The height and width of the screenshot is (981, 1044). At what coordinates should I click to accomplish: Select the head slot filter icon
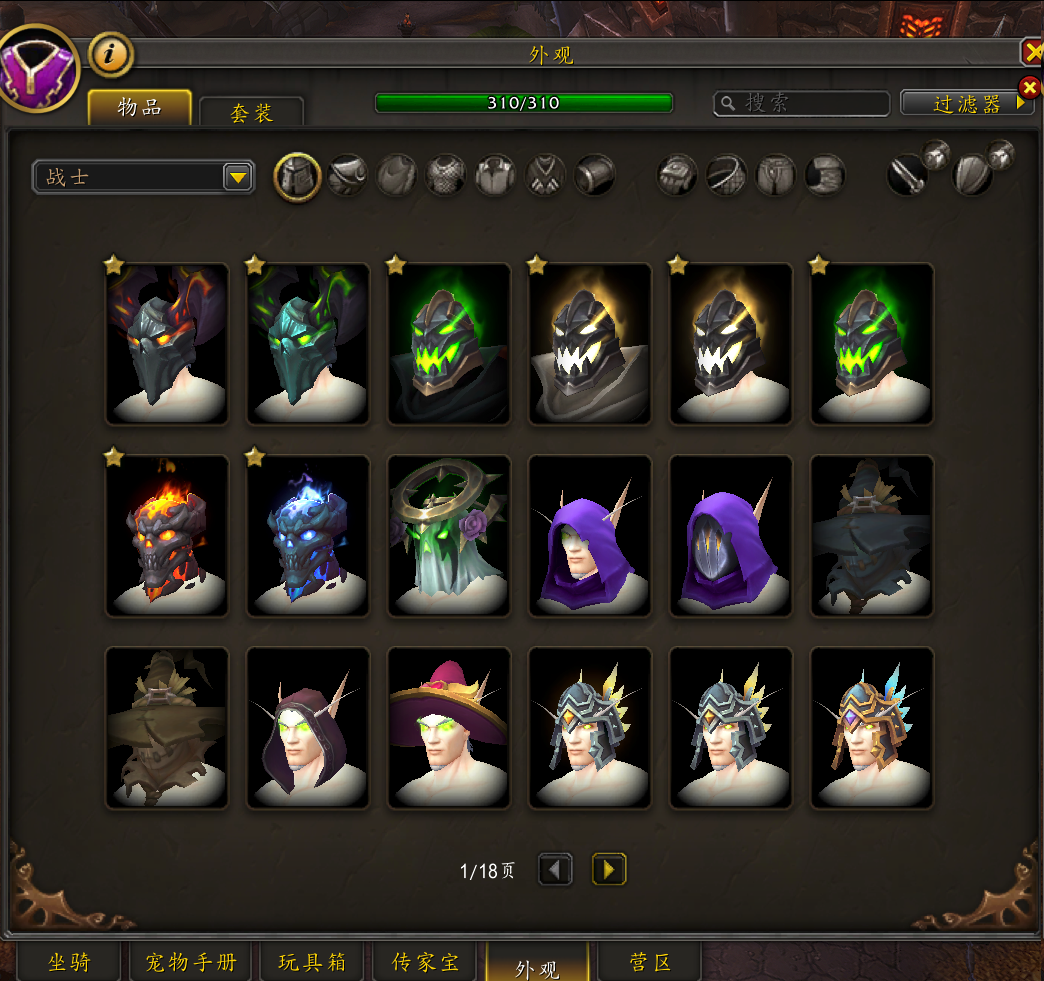pos(298,177)
